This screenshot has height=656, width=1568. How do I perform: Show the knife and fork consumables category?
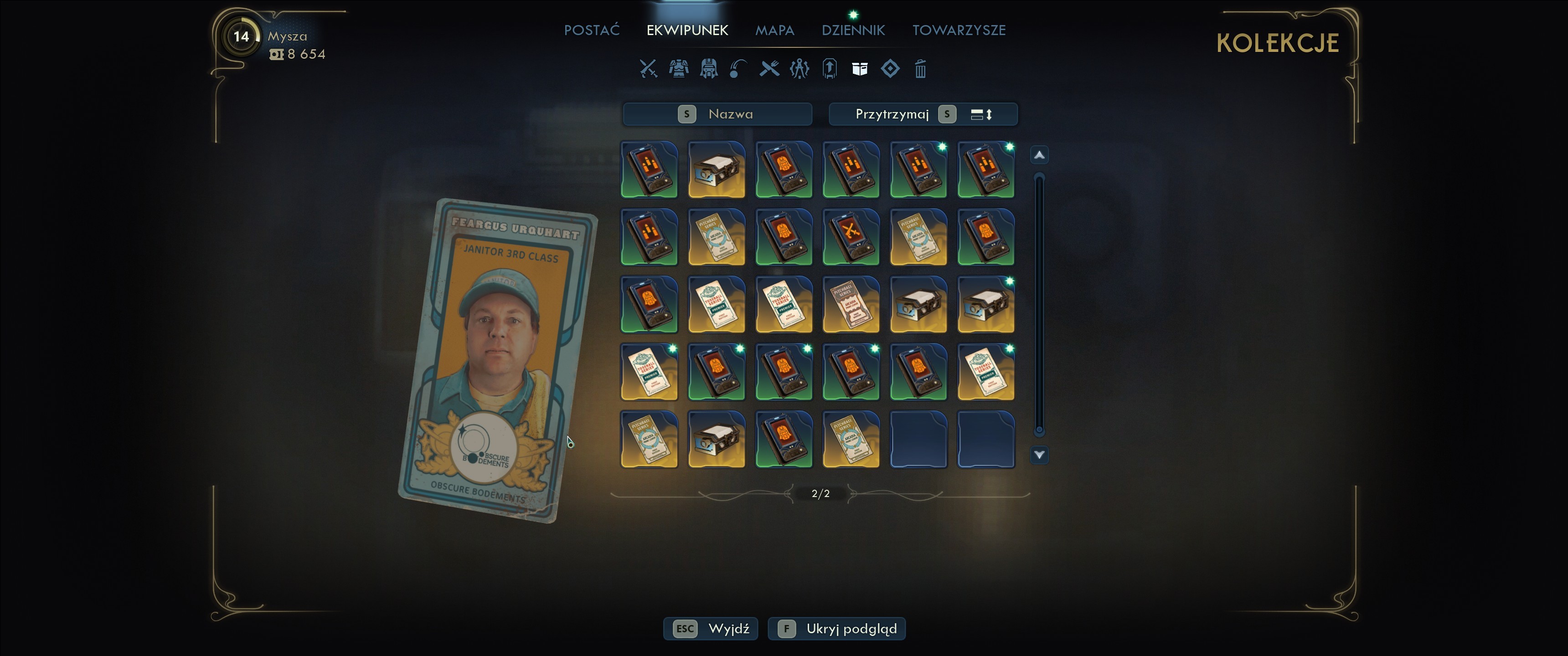coord(769,69)
